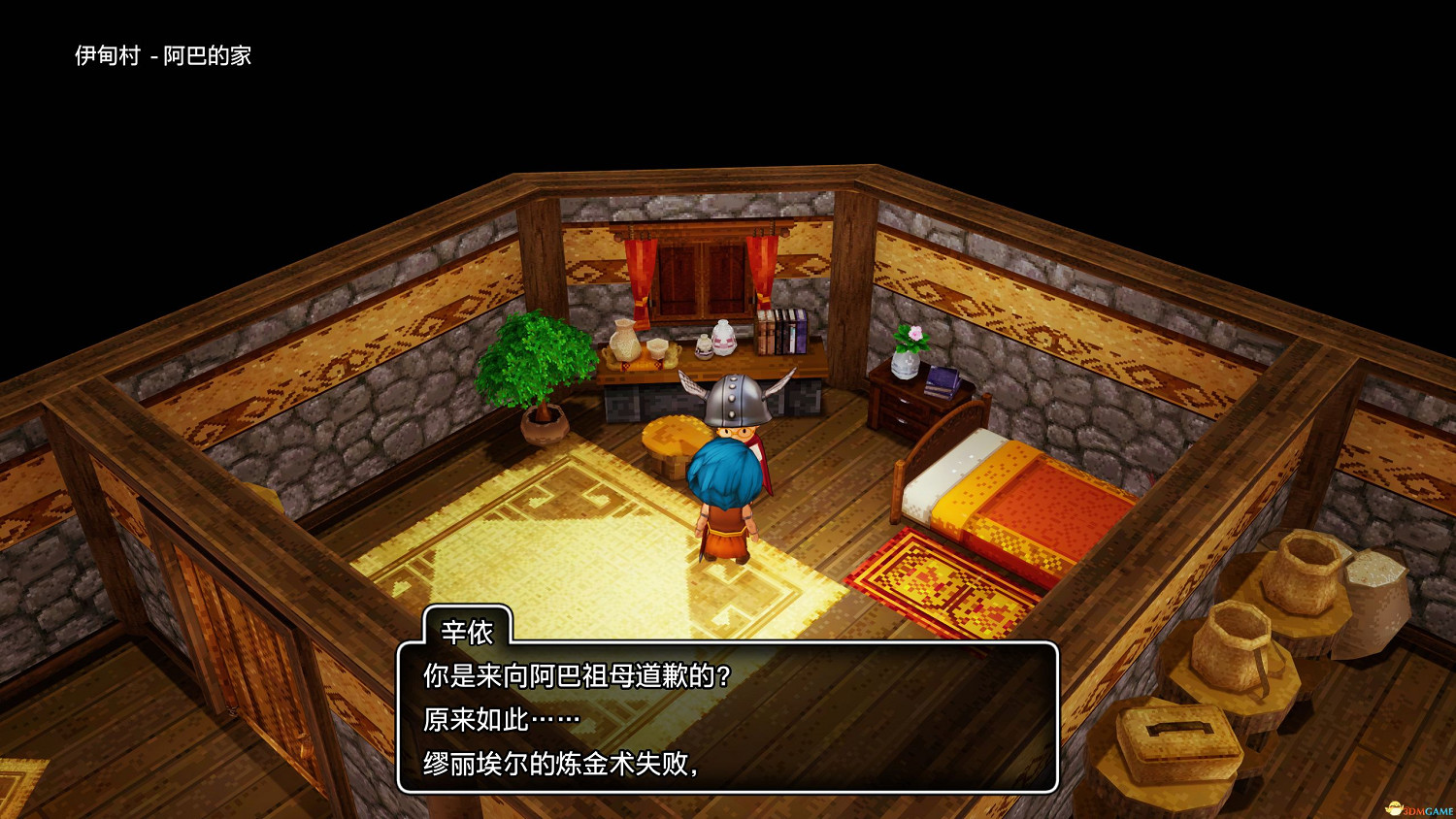1456x819 pixels.
Task: Click the 辛依 name tag above the dialogue
Action: (467, 632)
